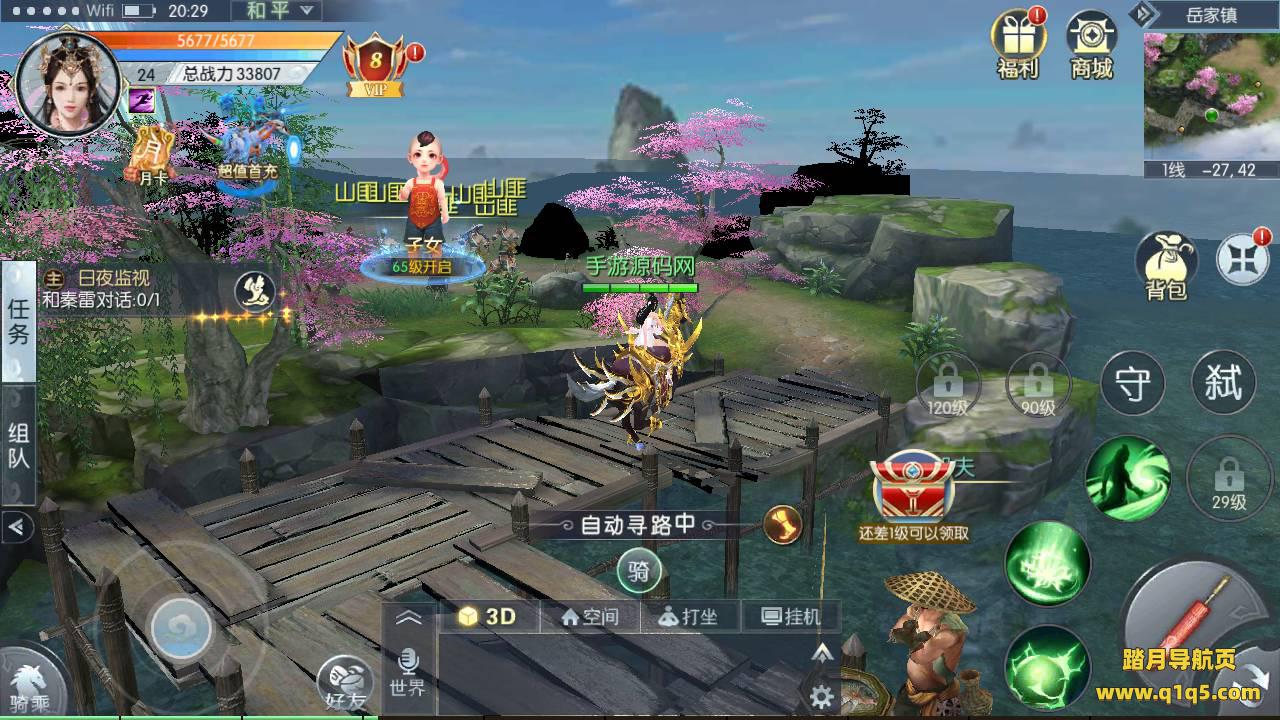Select the player portrait avatar

(x=68, y=83)
